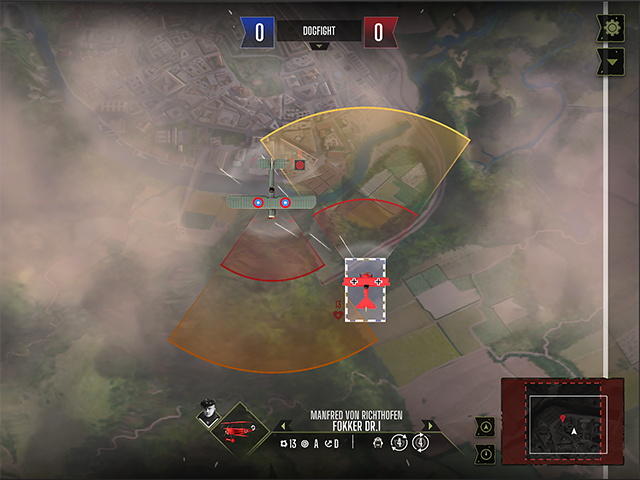Click Manfred von Richthofen's pilot portrait
The width and height of the screenshot is (640, 480).
coord(208,414)
